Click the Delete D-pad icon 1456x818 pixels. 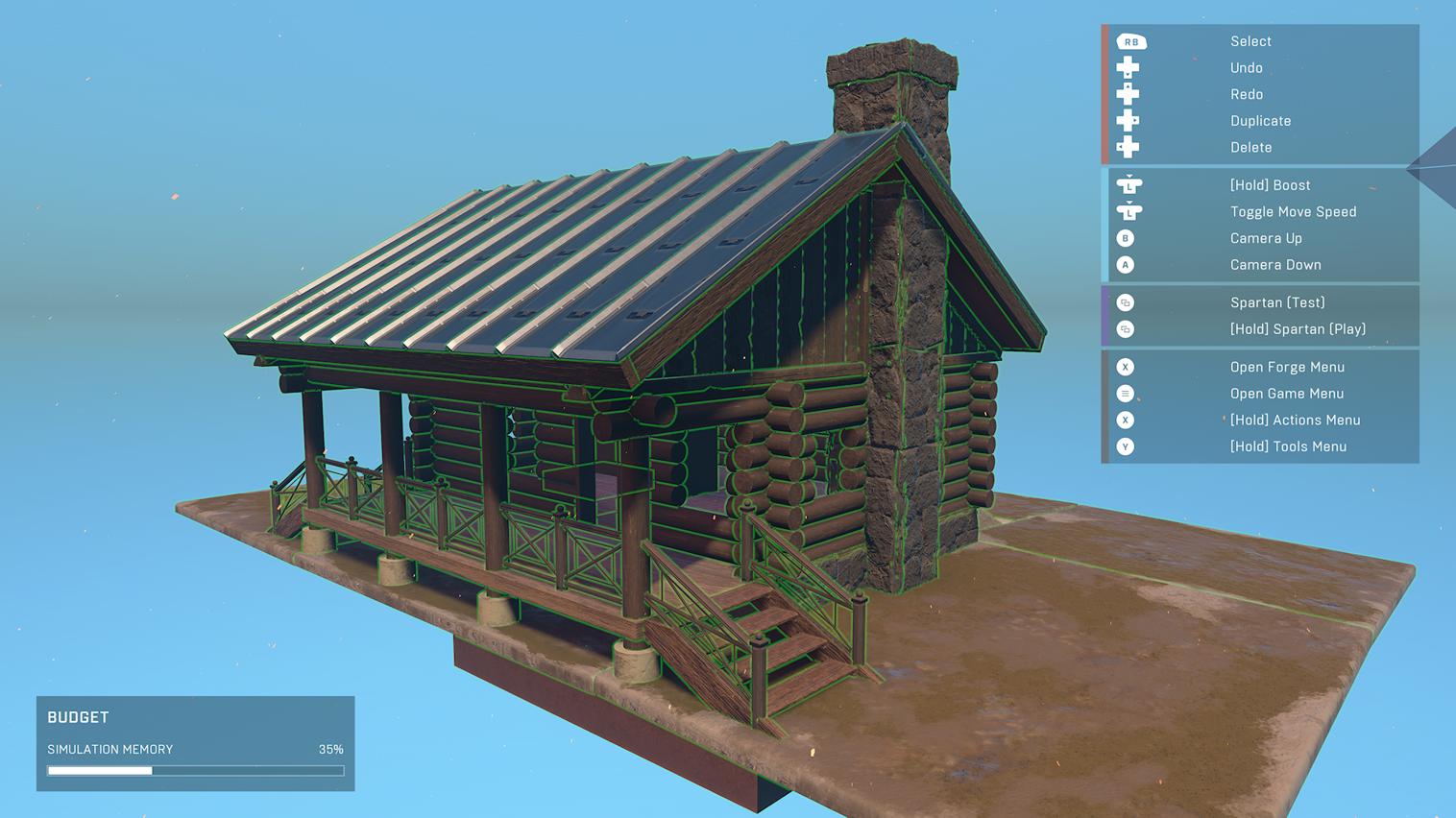1126,147
